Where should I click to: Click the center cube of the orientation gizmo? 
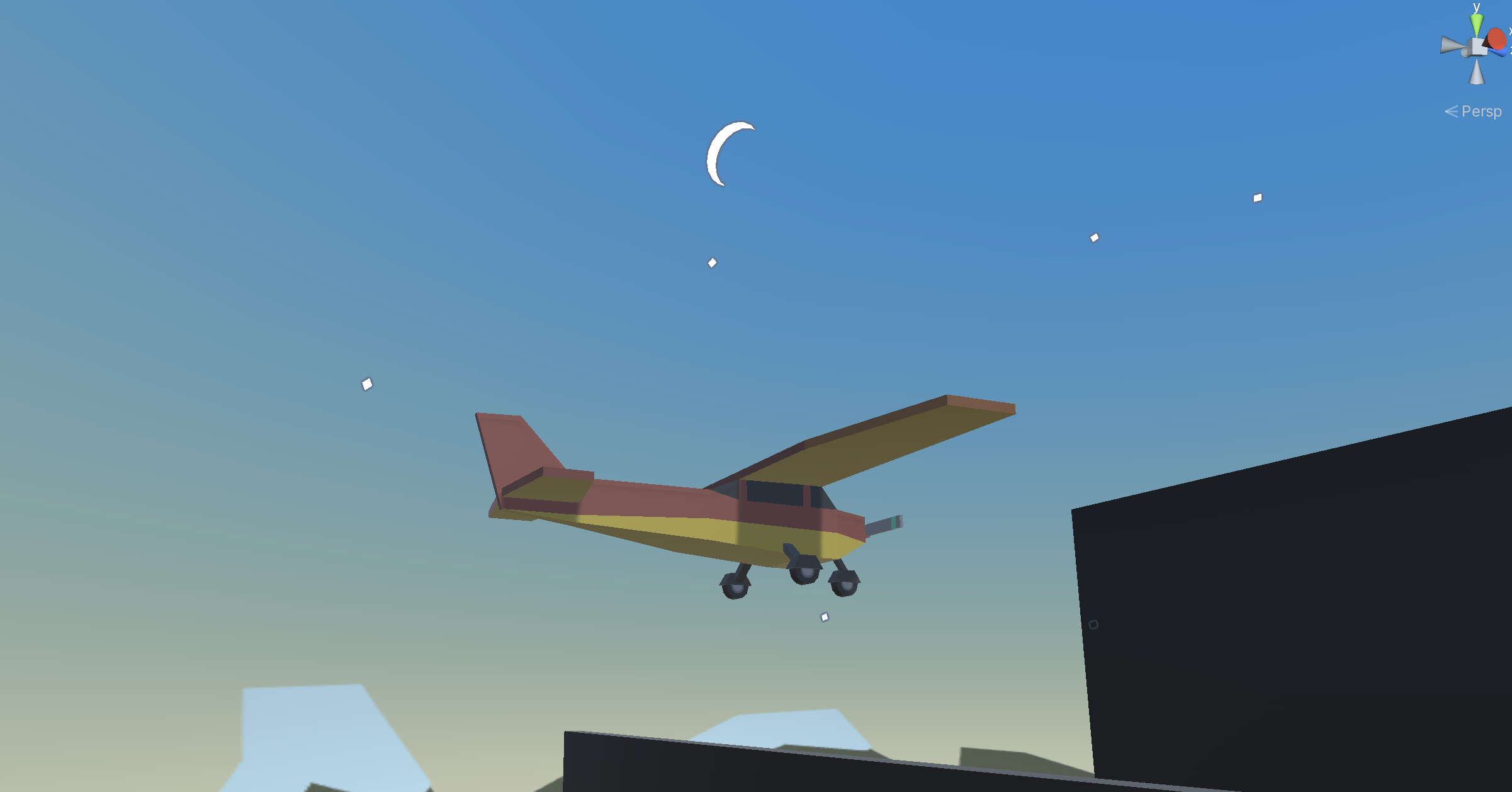[x=1477, y=46]
